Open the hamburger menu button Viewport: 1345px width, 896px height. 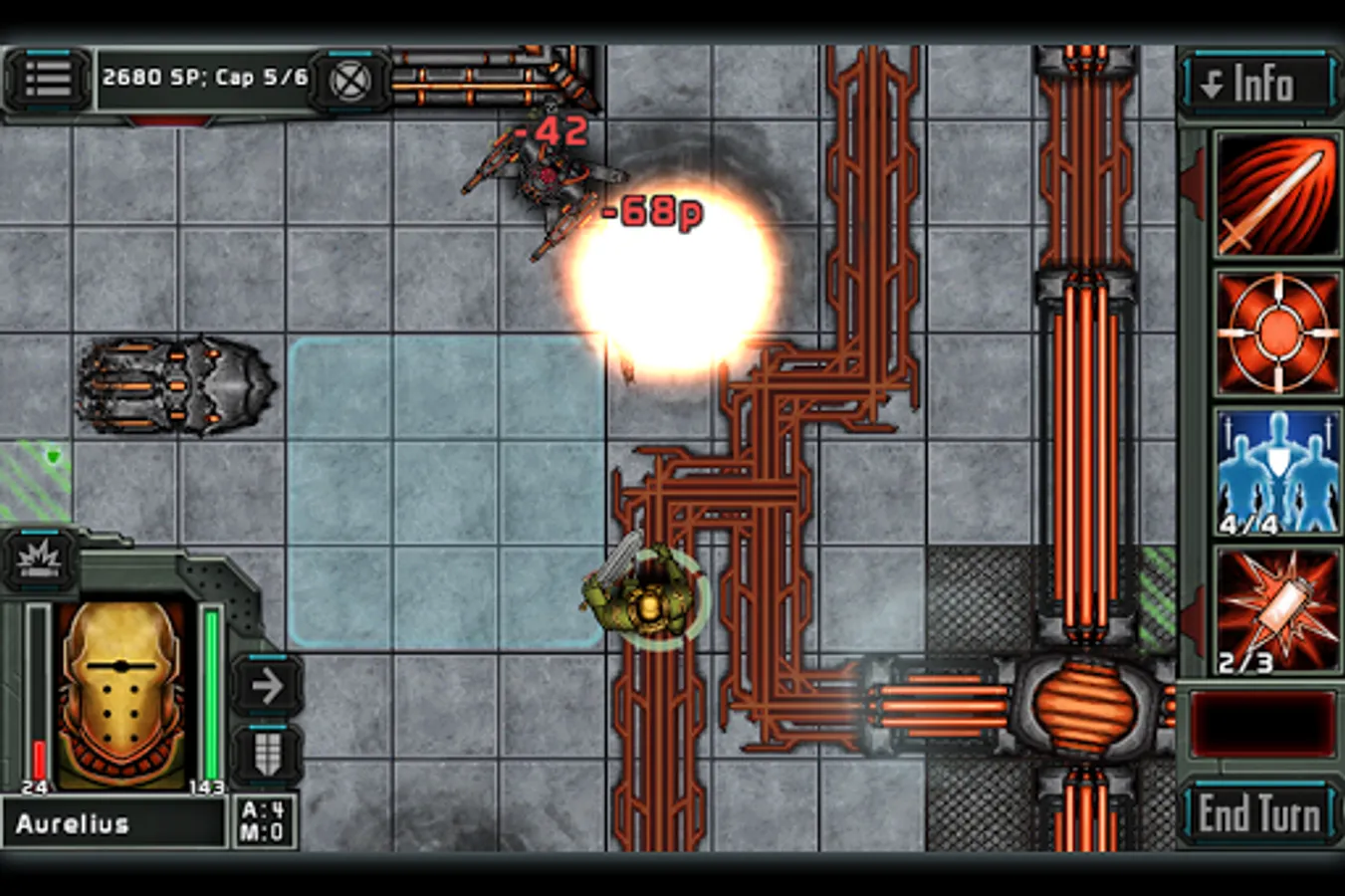coord(47,79)
